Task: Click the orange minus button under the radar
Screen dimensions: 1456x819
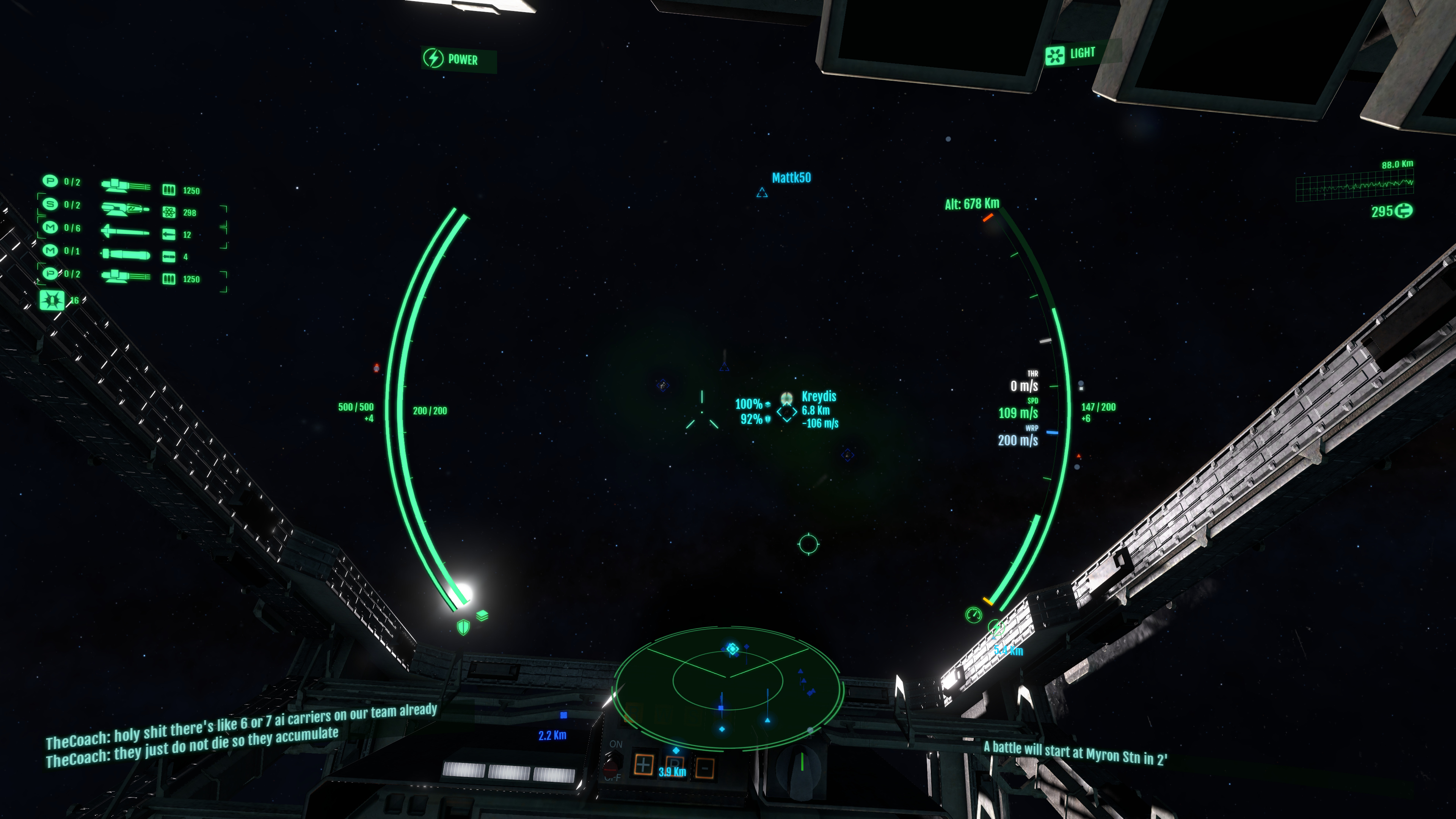Action: pos(704,768)
